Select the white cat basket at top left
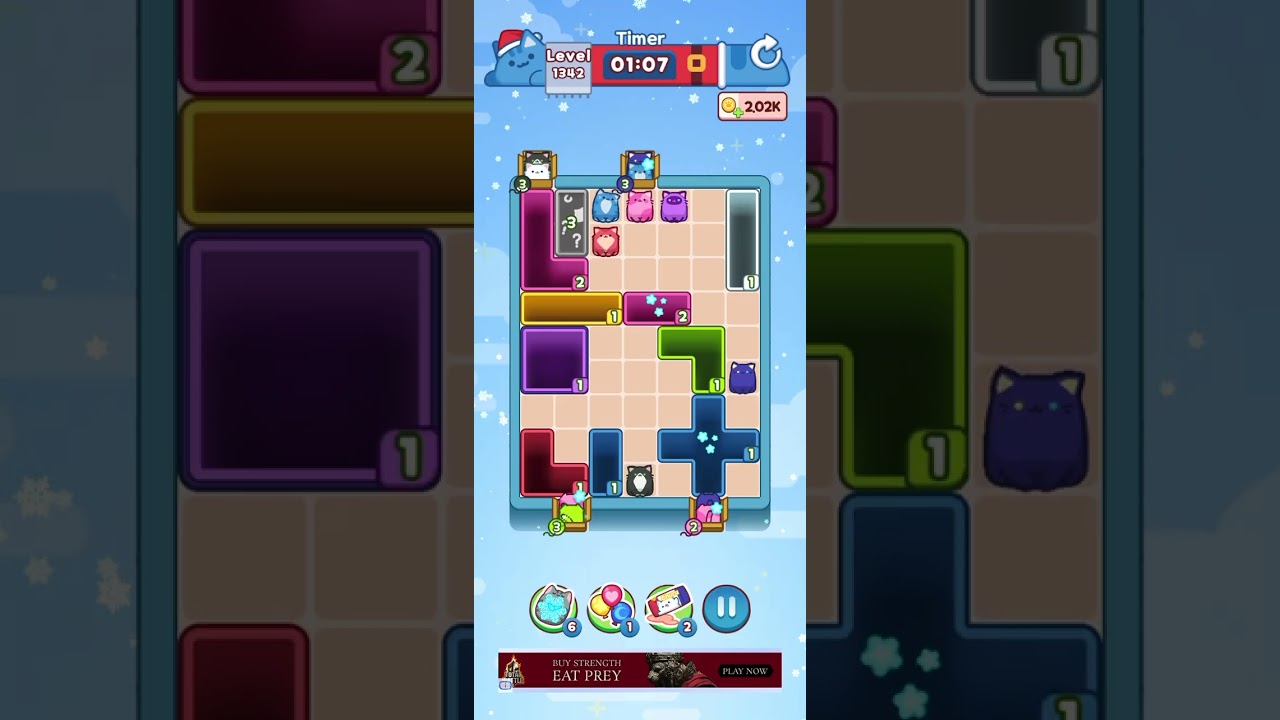 [535, 170]
